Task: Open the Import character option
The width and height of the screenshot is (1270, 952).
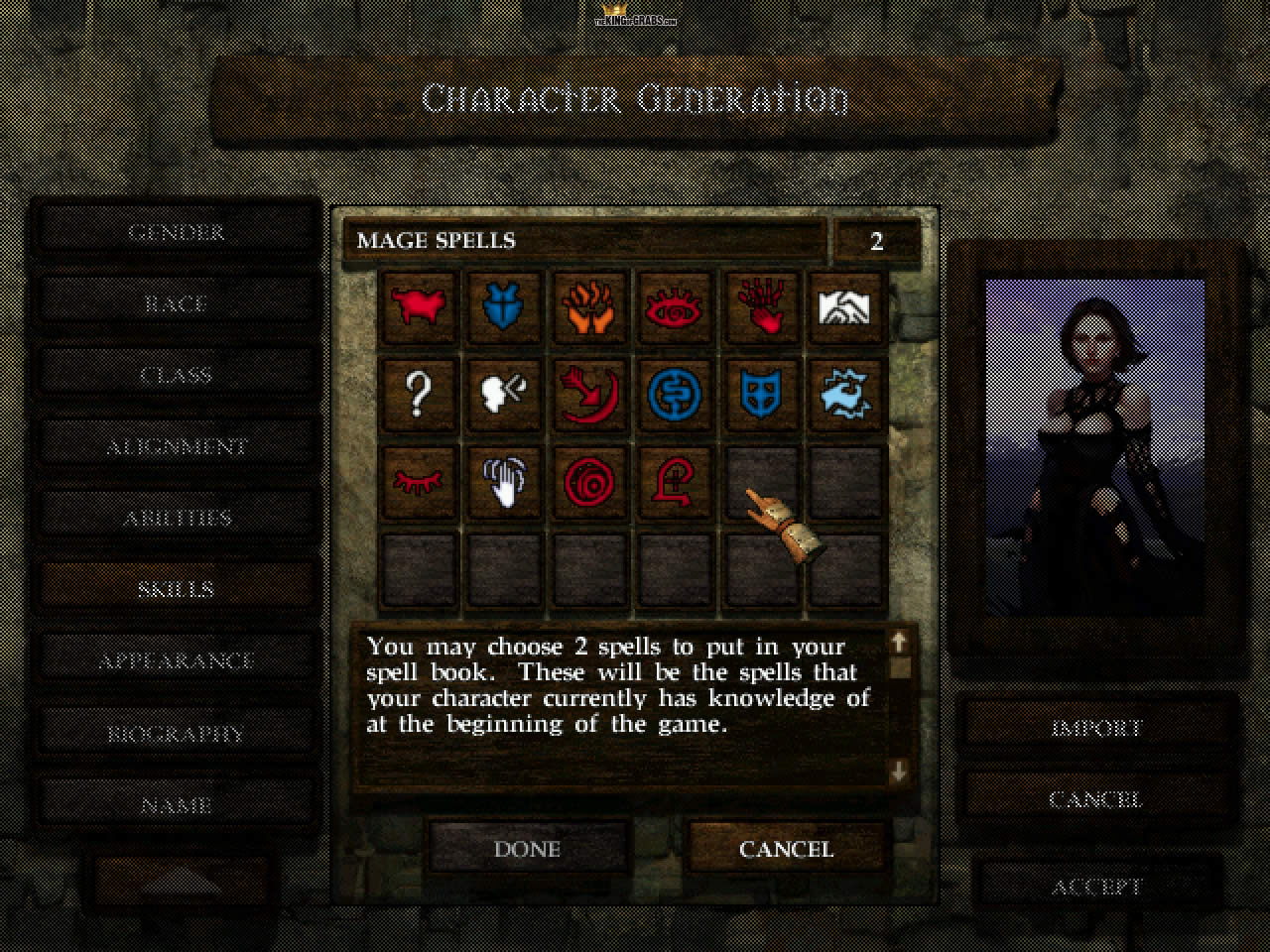Action: [x=1096, y=728]
